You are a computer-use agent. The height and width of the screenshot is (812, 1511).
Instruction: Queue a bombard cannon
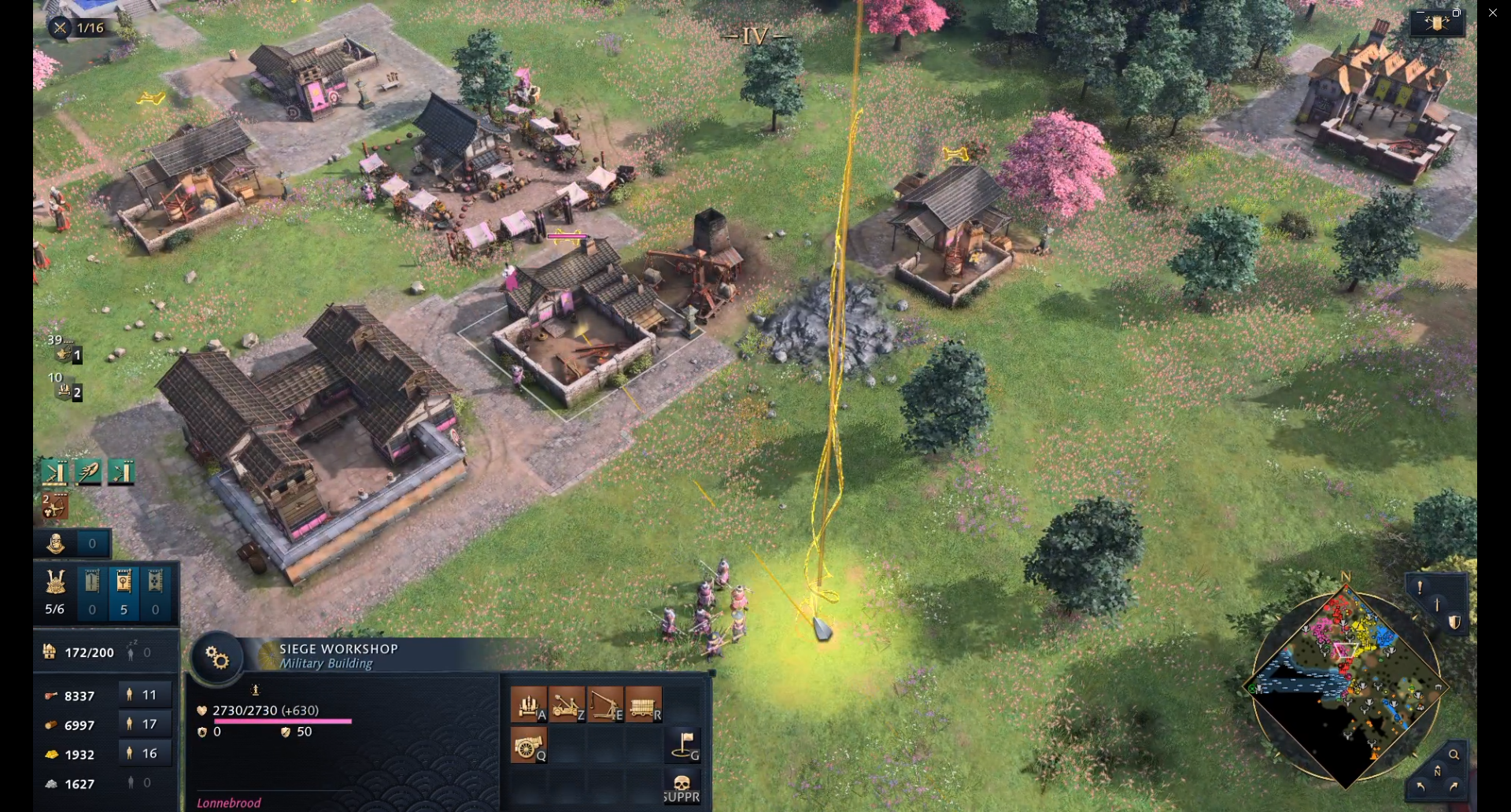point(529,744)
